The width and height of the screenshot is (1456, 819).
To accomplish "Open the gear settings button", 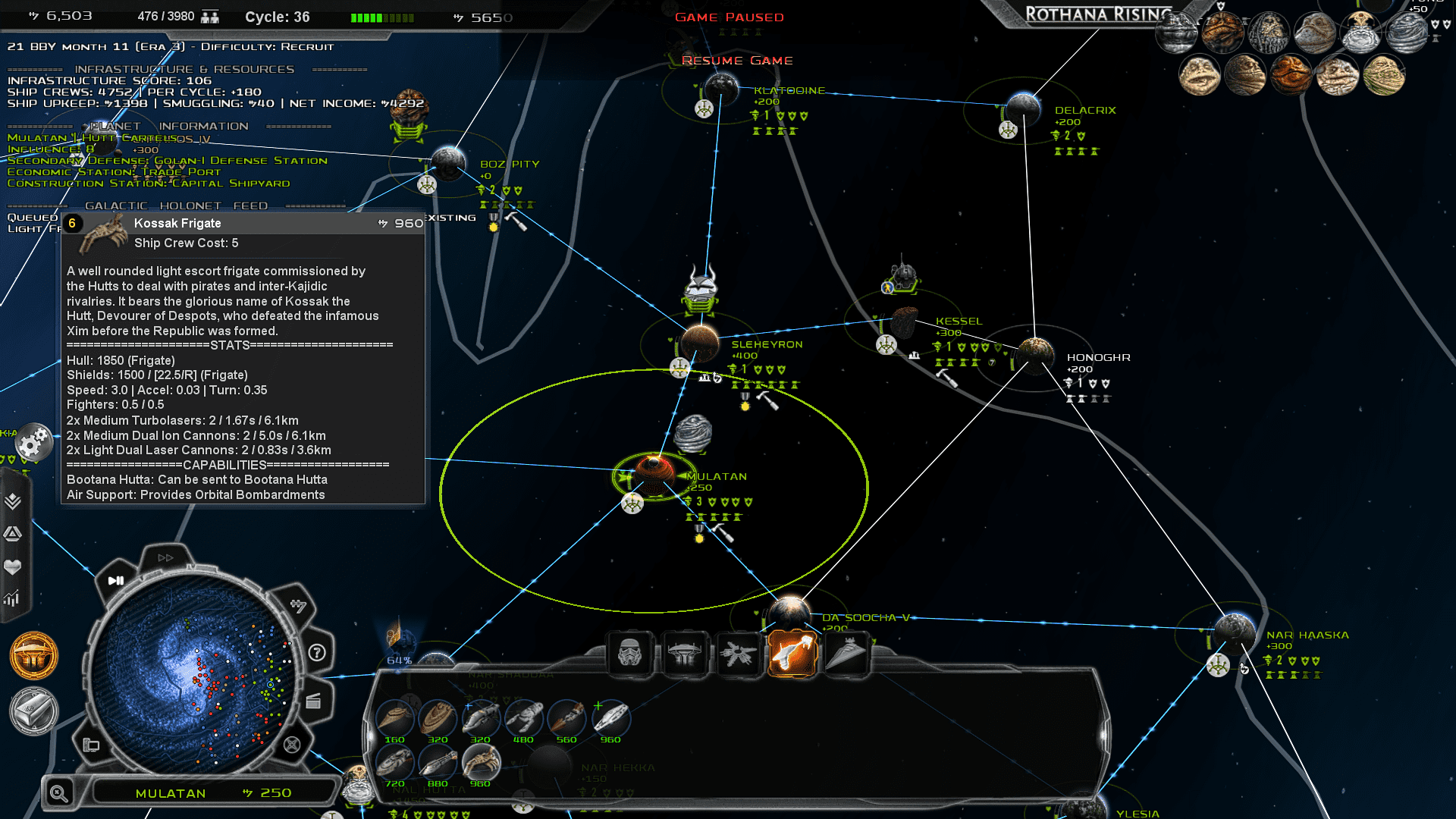I will click(x=33, y=443).
